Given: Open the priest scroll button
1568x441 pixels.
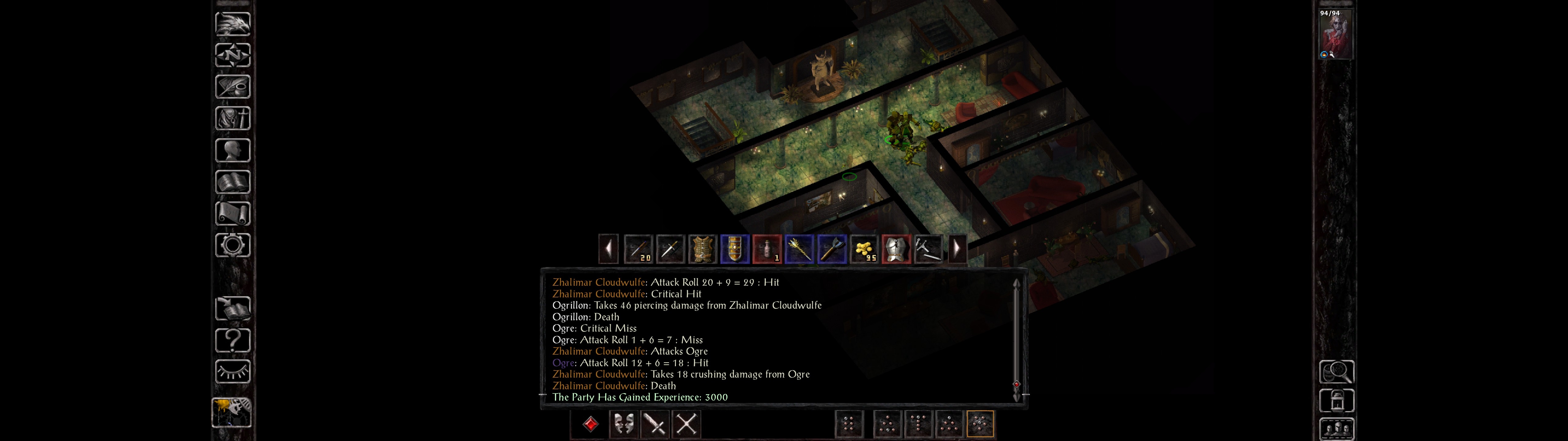Looking at the screenshot, I should pyautogui.click(x=232, y=213).
